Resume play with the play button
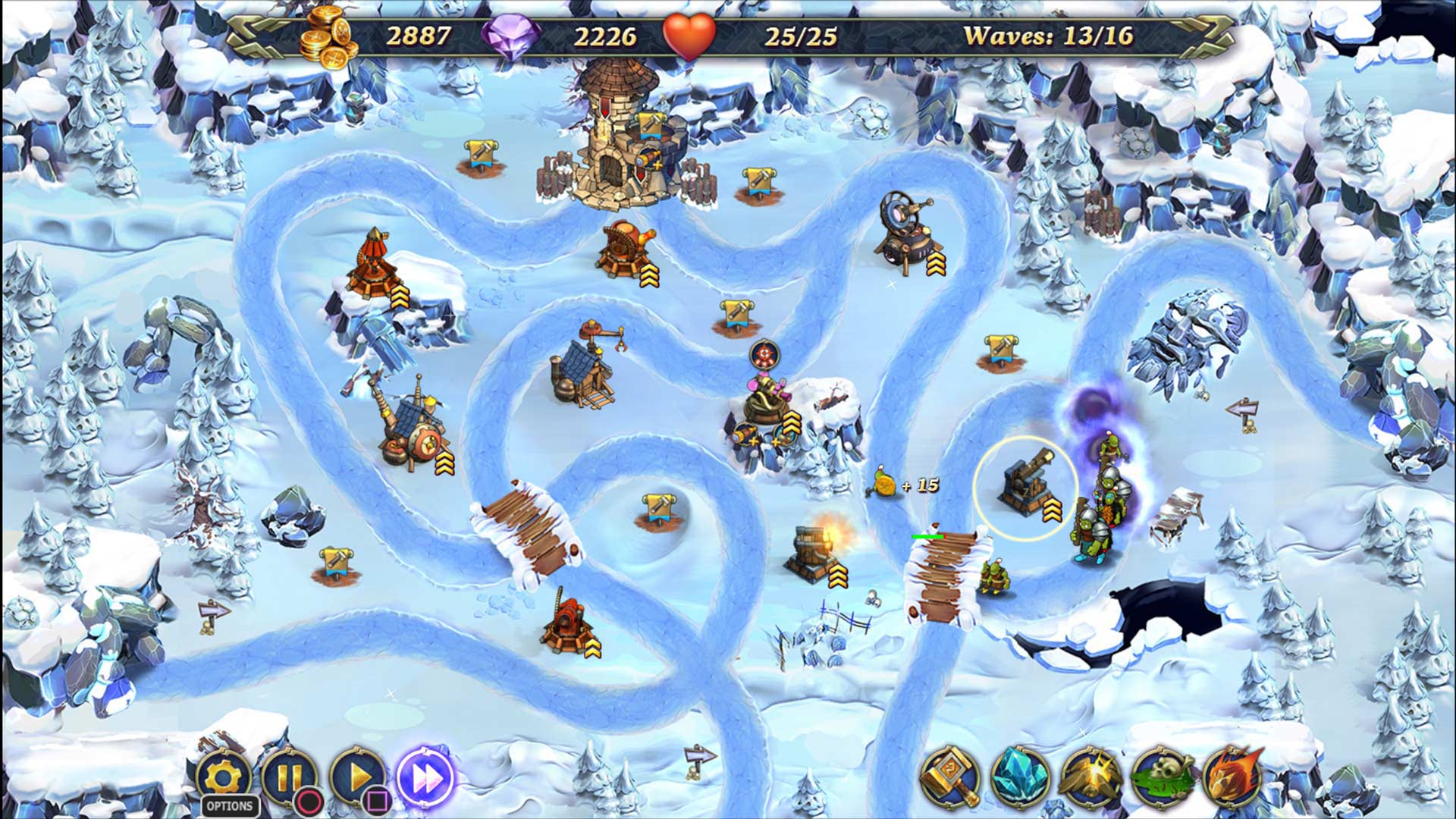Image resolution: width=1456 pixels, height=819 pixels. coord(360,773)
